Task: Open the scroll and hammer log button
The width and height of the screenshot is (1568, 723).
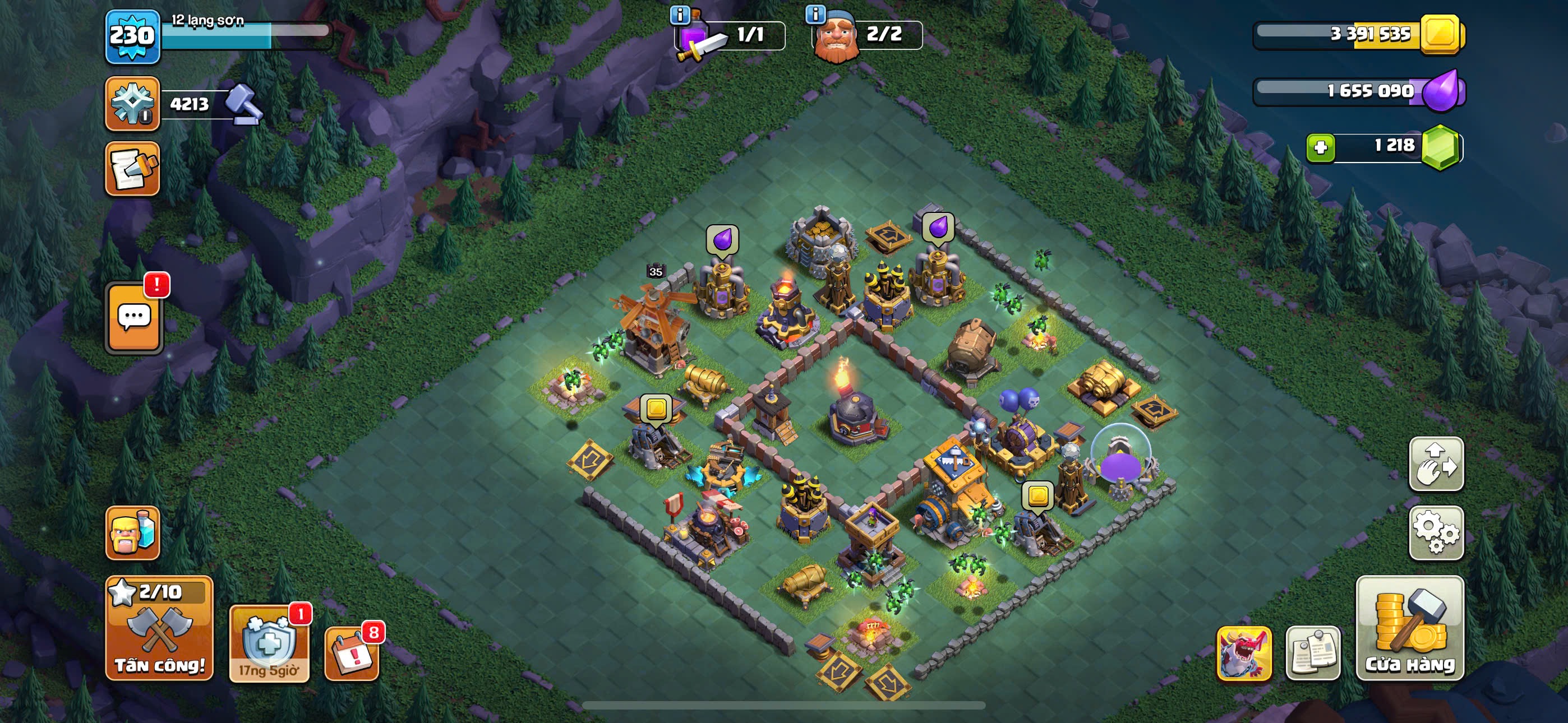Action: pyautogui.click(x=133, y=169)
